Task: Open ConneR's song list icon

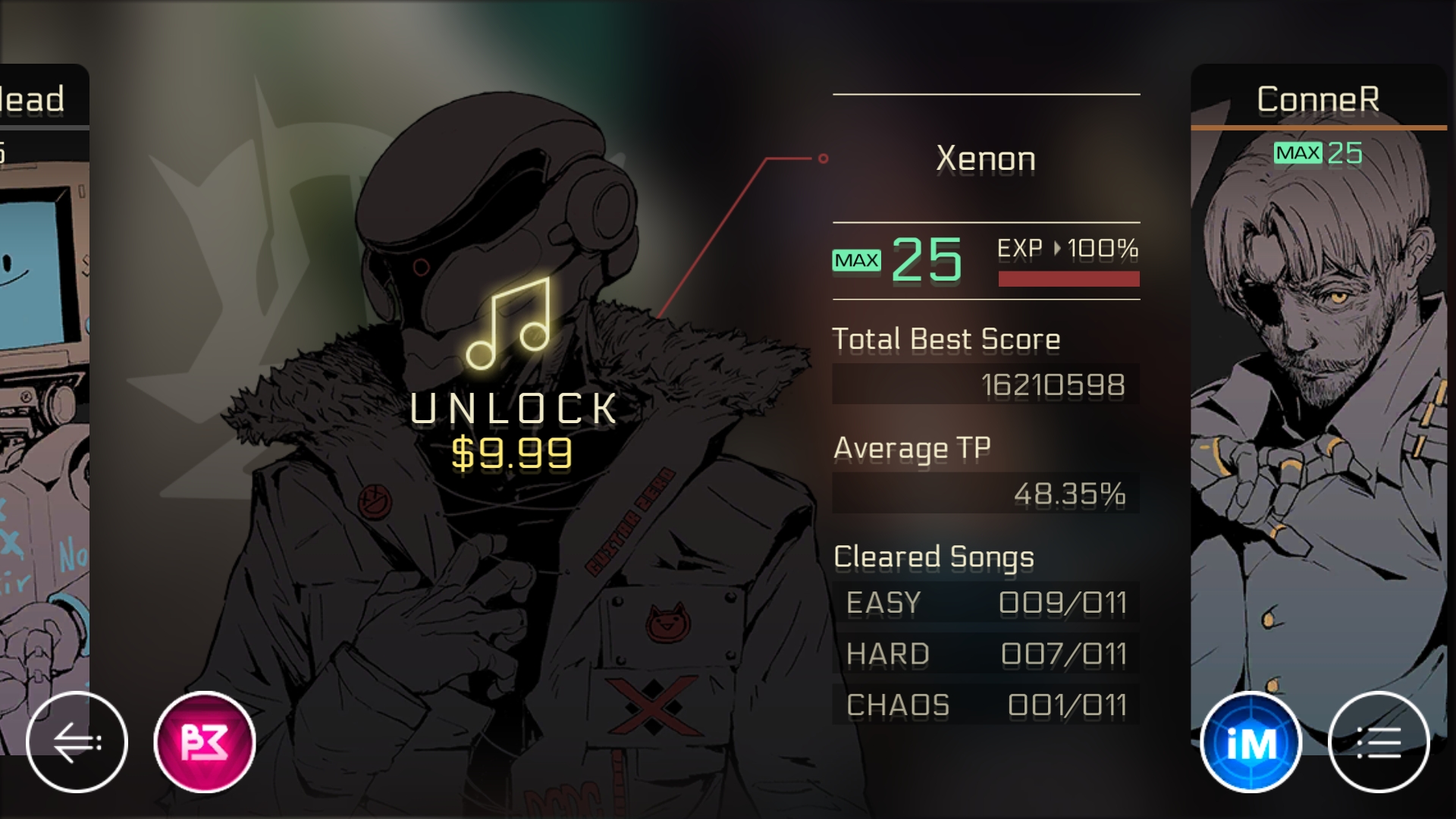Action: coord(1380,741)
